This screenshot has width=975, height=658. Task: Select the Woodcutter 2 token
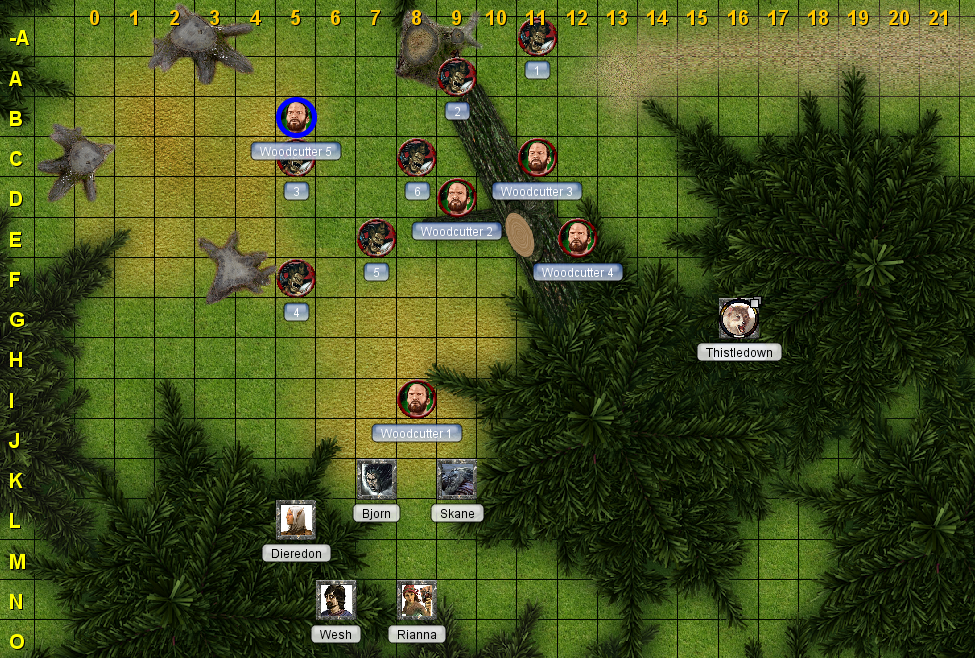point(457,198)
